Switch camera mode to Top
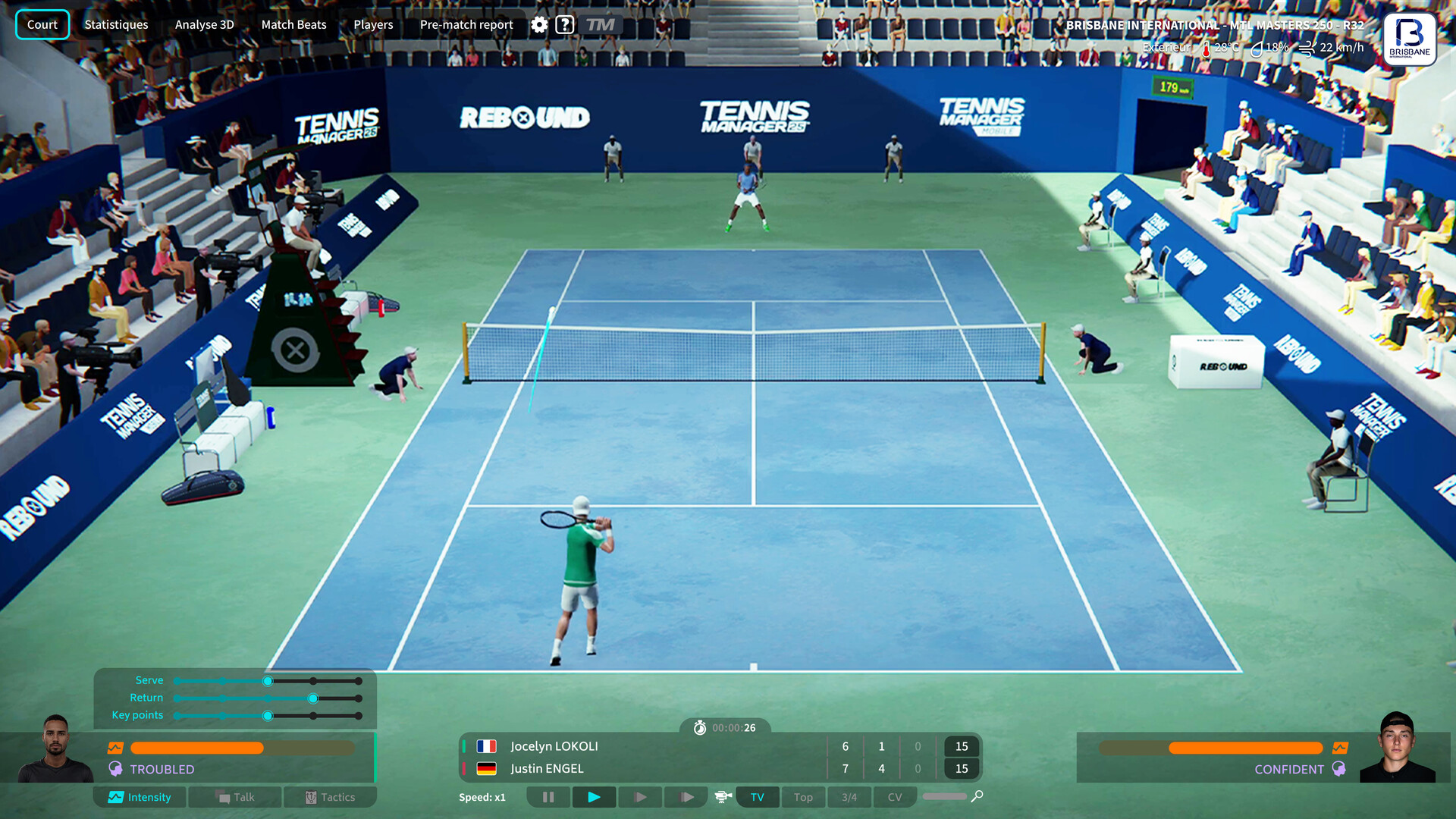 point(803,797)
